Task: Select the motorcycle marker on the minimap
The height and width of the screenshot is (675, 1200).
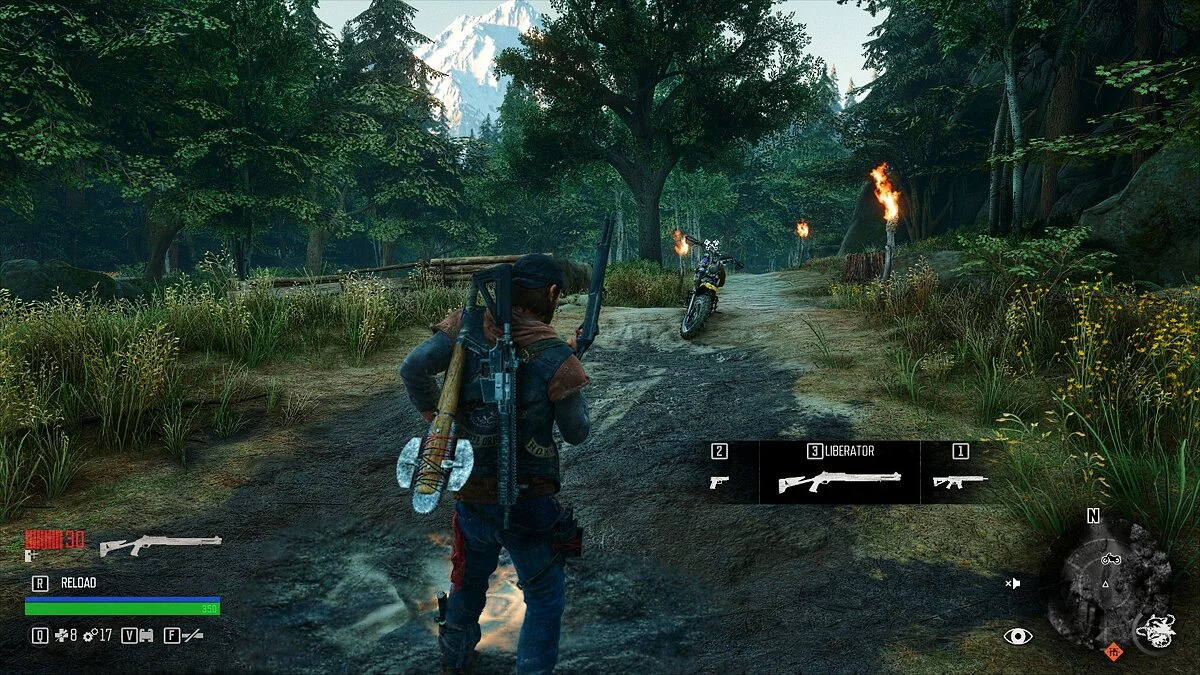Action: (x=1109, y=559)
